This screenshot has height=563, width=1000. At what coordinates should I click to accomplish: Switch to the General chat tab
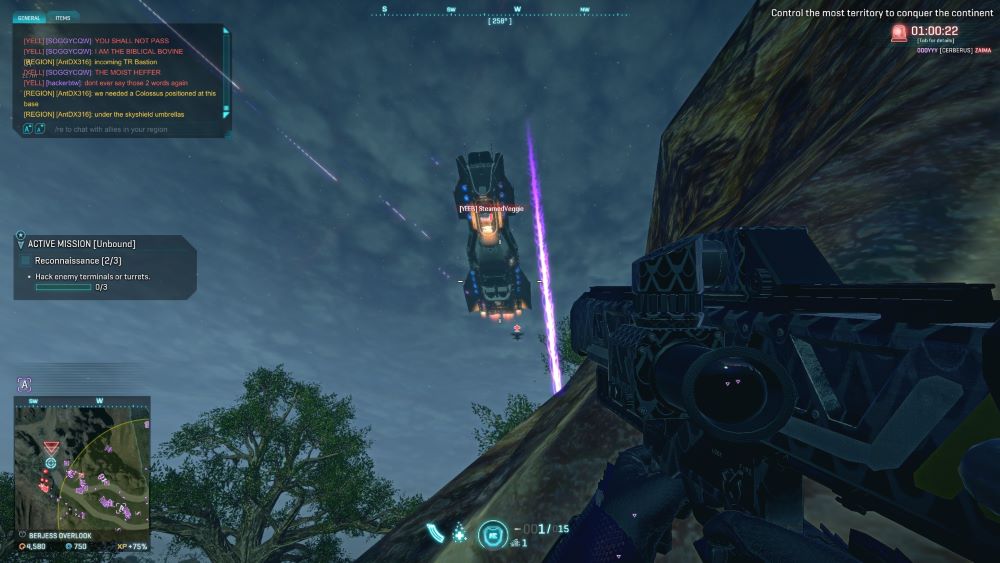click(30, 18)
